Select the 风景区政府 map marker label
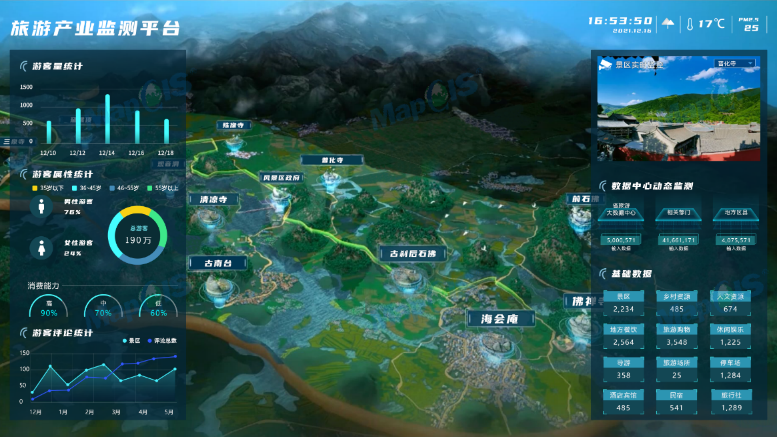 280,177
